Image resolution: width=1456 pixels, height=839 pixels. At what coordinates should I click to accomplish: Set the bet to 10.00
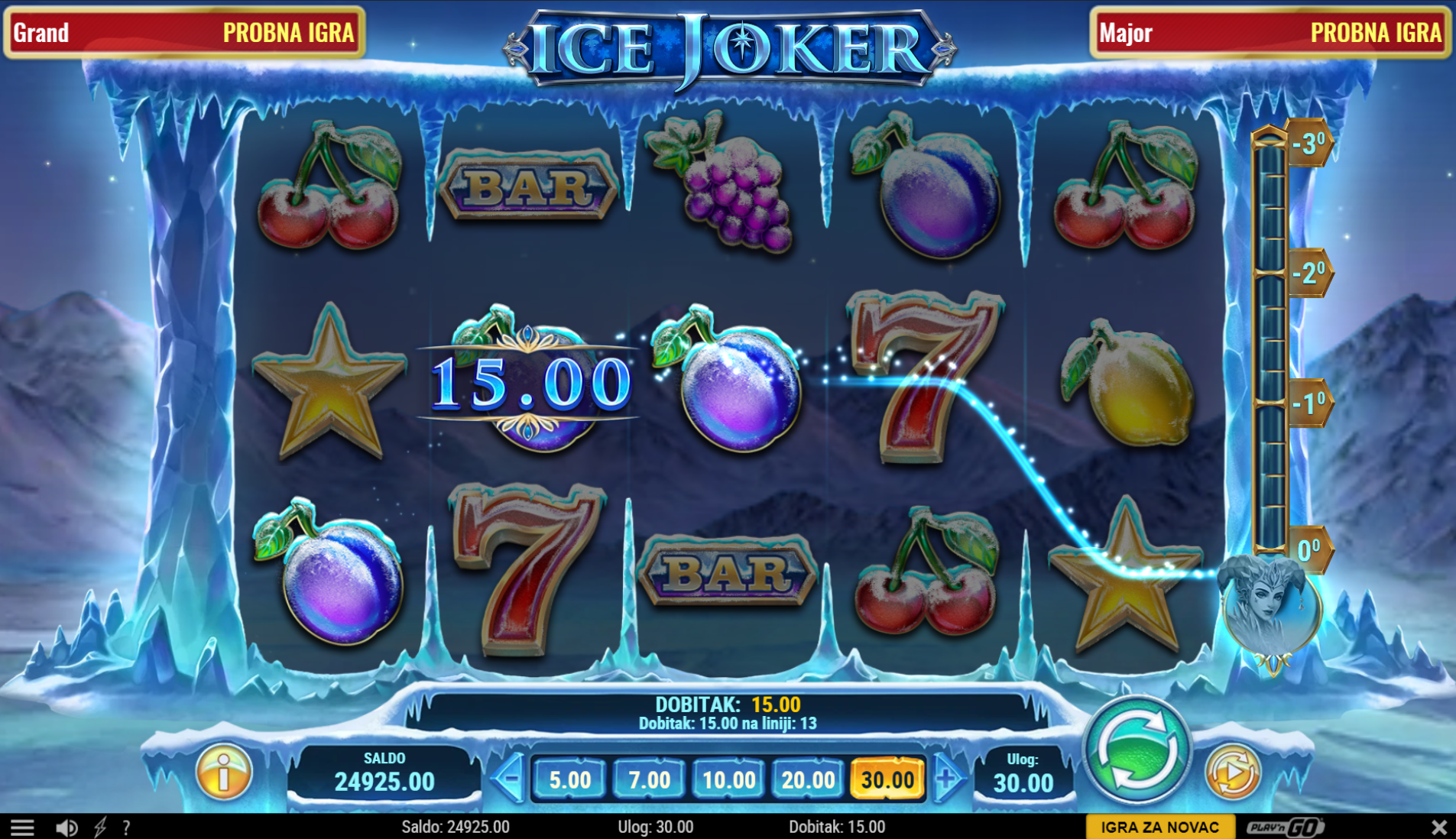pyautogui.click(x=728, y=779)
